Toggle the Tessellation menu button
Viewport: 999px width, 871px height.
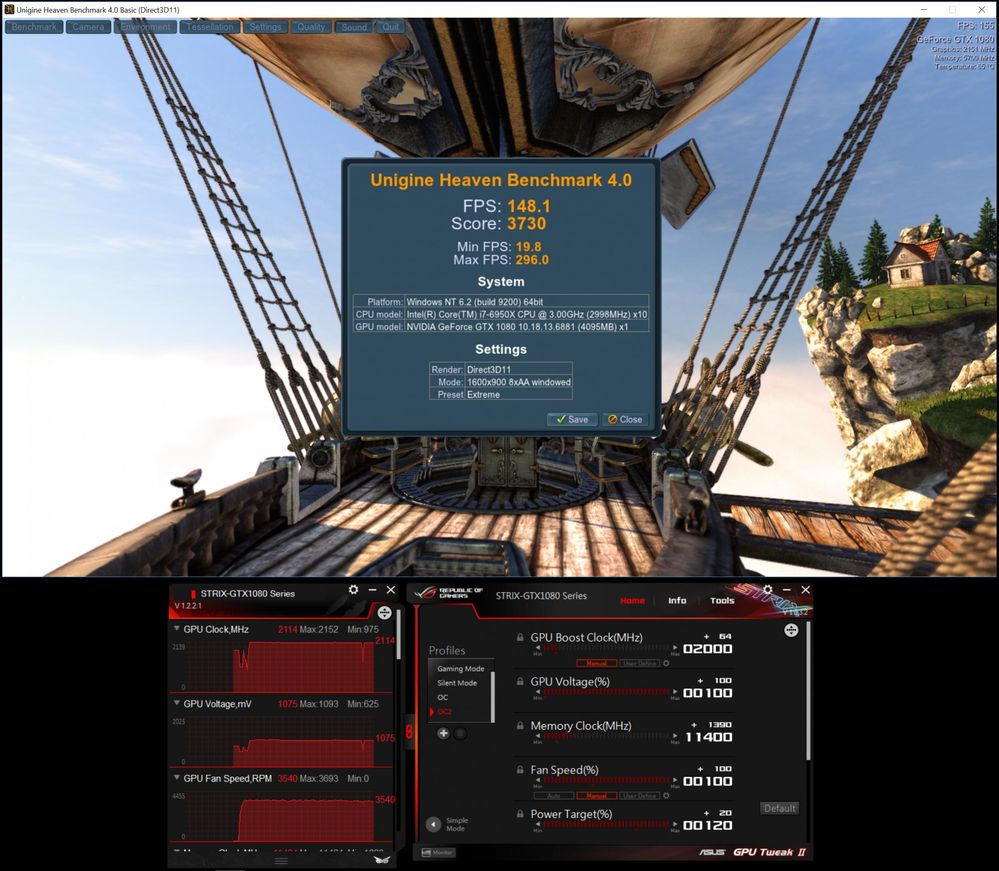tap(209, 27)
